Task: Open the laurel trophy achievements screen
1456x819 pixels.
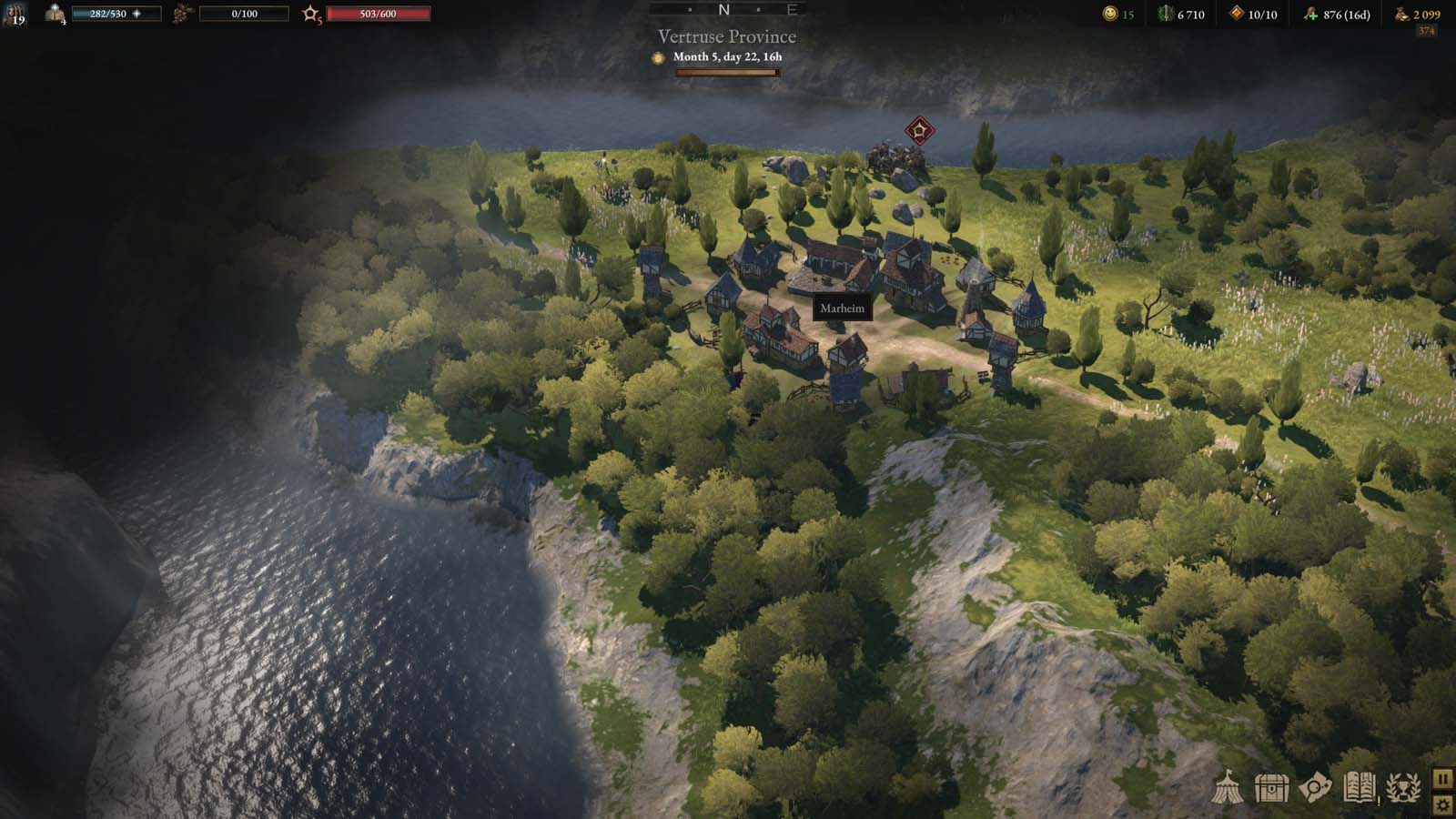Action: pos(1402,788)
